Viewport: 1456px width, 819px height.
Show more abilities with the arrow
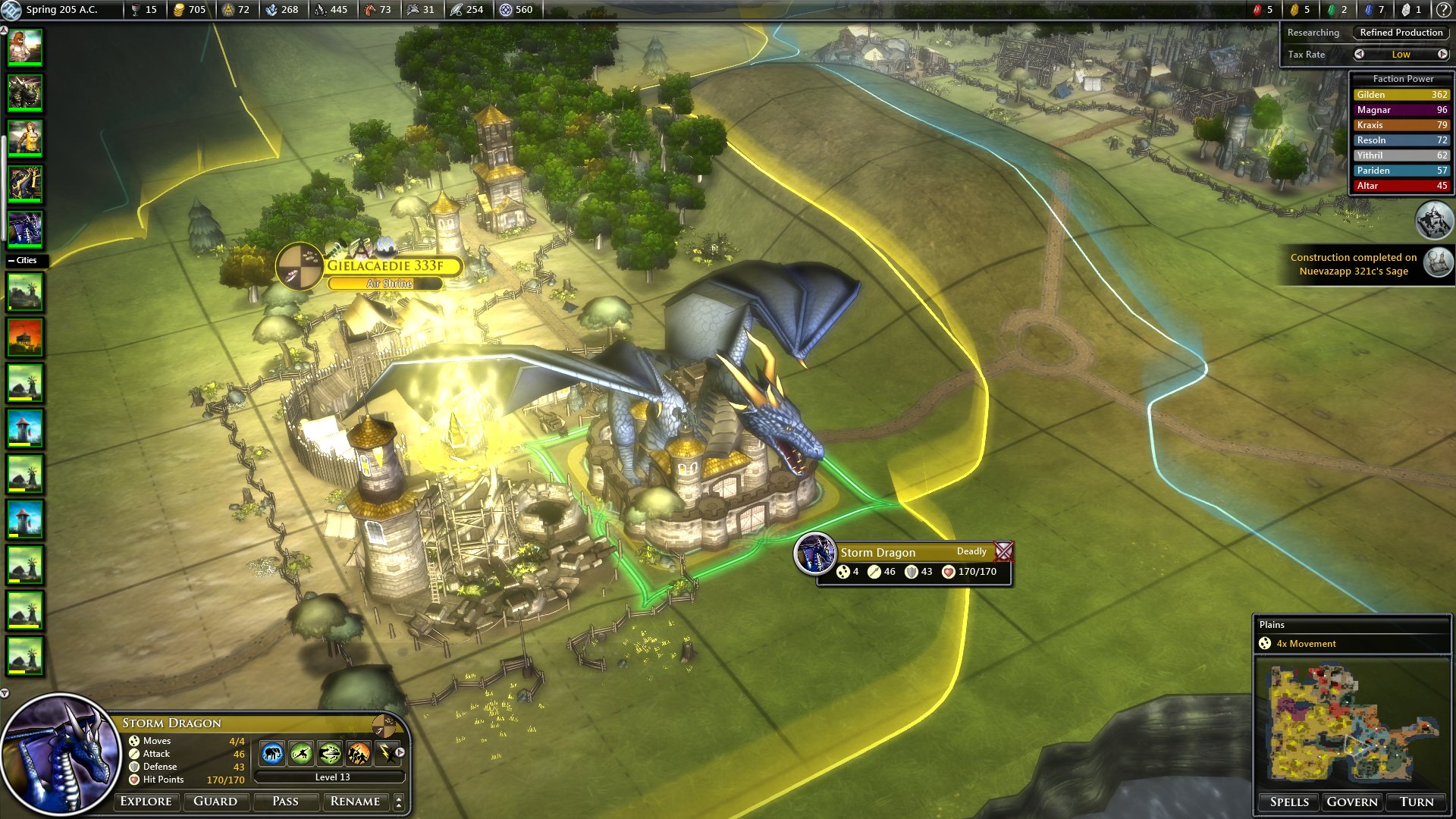pos(400,753)
